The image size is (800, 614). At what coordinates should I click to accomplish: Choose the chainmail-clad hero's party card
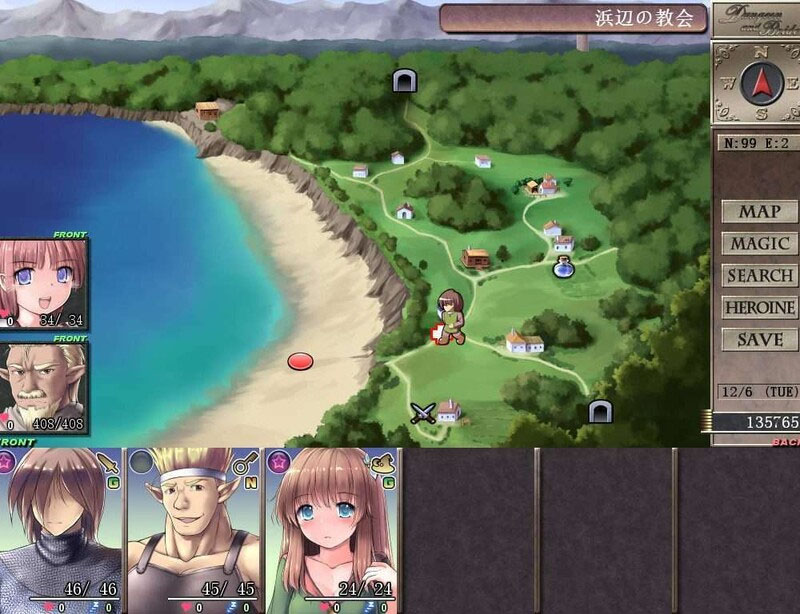(x=60, y=530)
